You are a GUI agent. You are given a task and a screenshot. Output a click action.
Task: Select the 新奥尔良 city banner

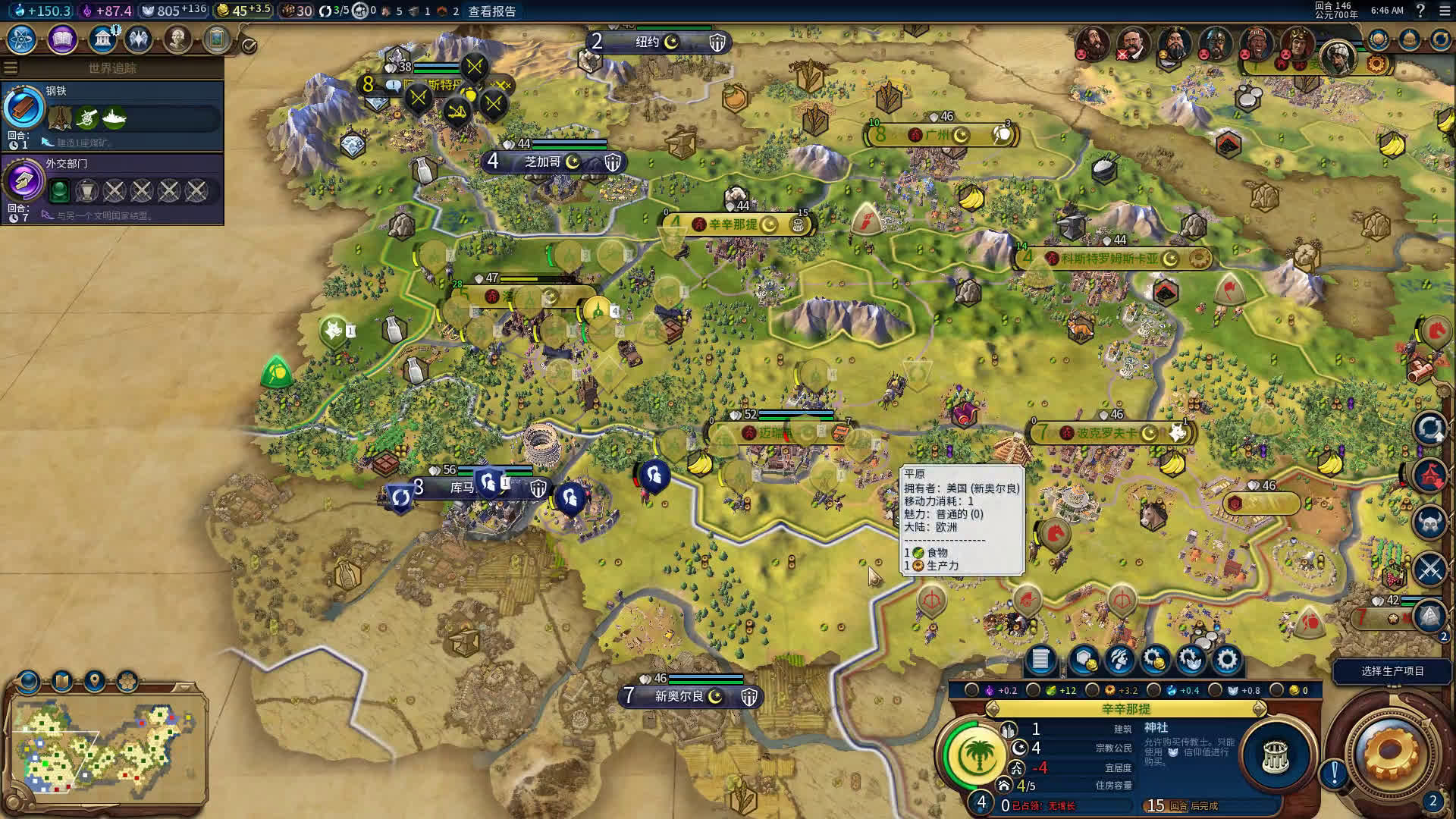click(679, 696)
